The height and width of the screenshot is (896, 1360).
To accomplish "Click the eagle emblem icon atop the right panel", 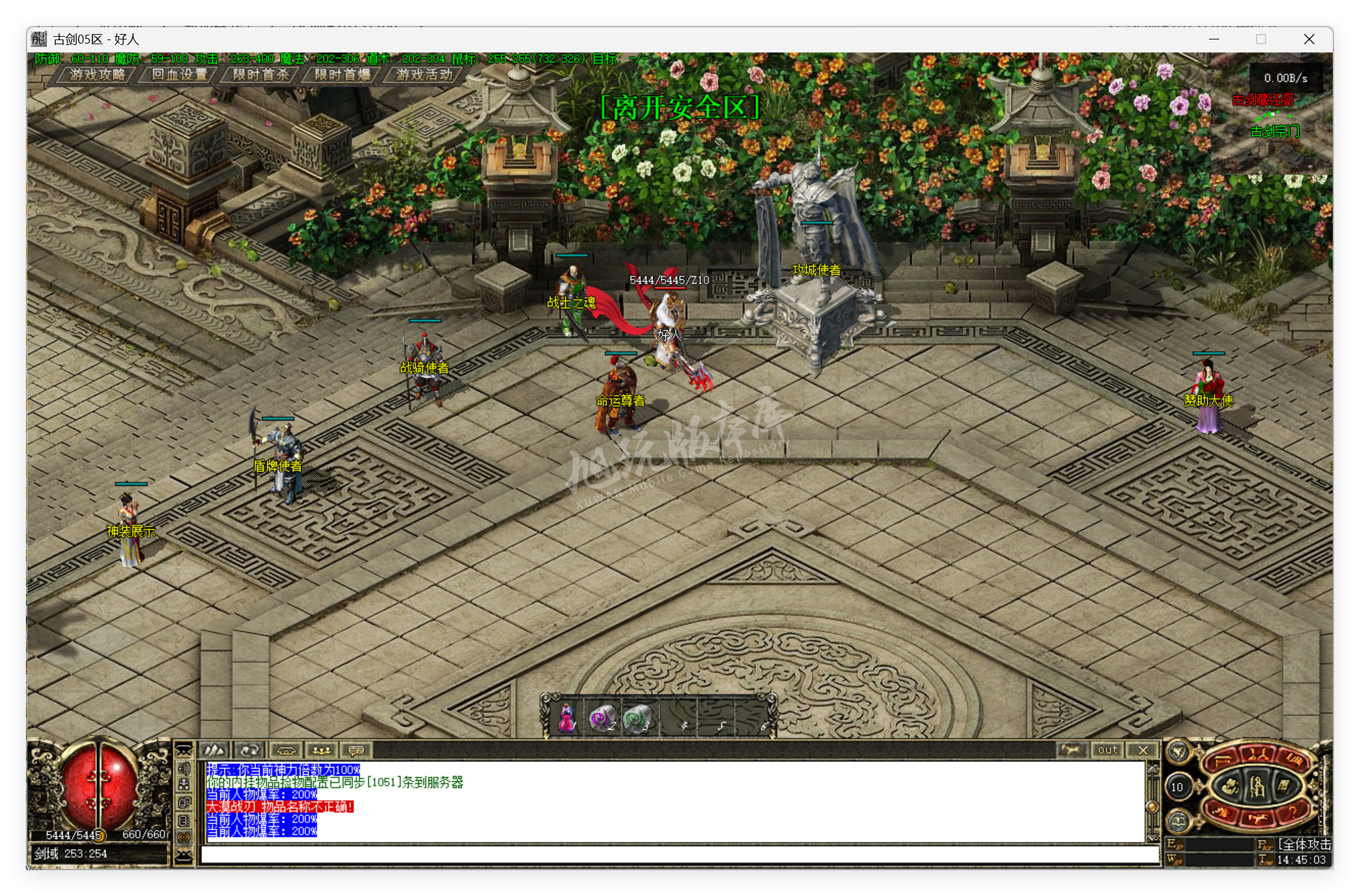I will [1178, 752].
